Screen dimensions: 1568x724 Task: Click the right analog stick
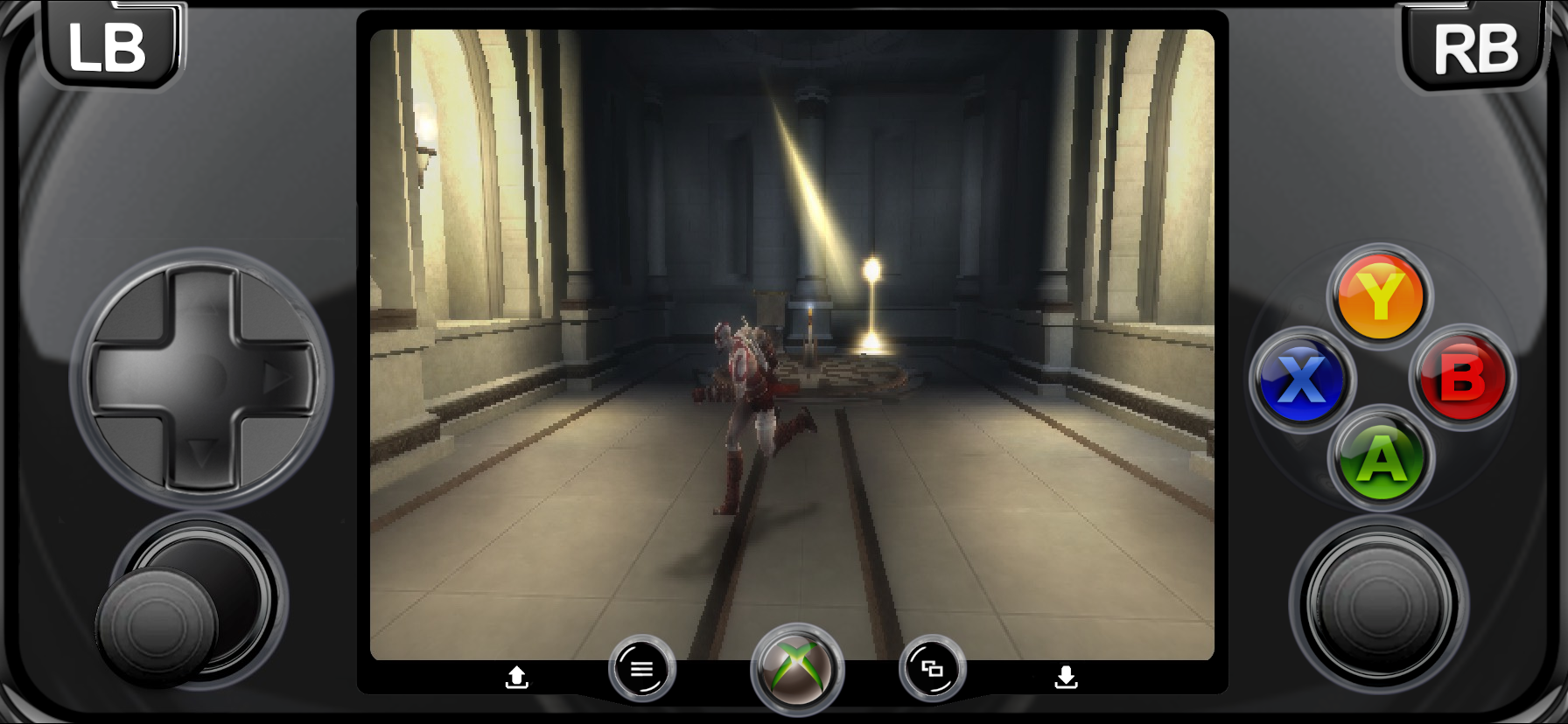coord(1379,605)
